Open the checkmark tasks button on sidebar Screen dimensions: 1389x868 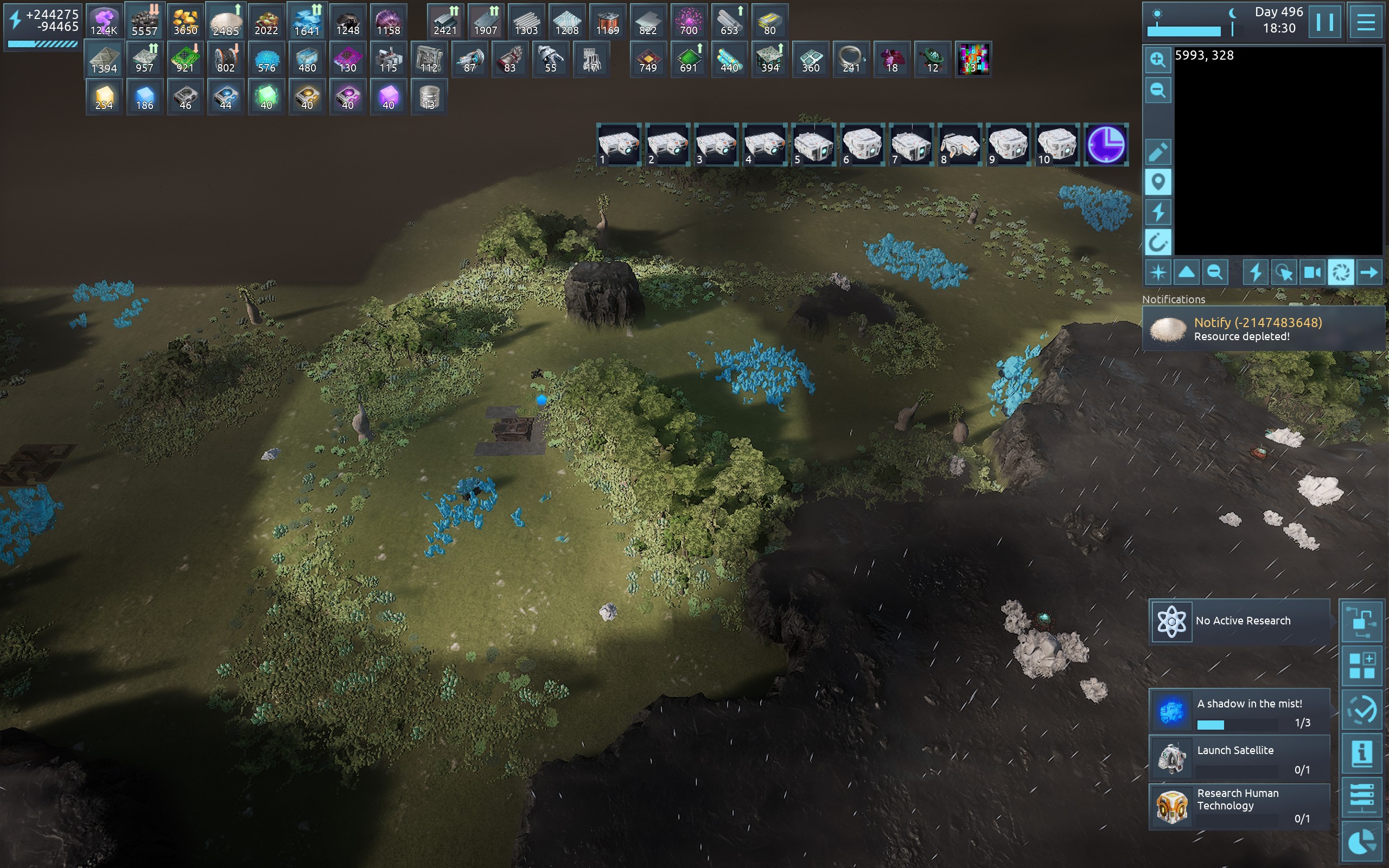pos(1362,711)
